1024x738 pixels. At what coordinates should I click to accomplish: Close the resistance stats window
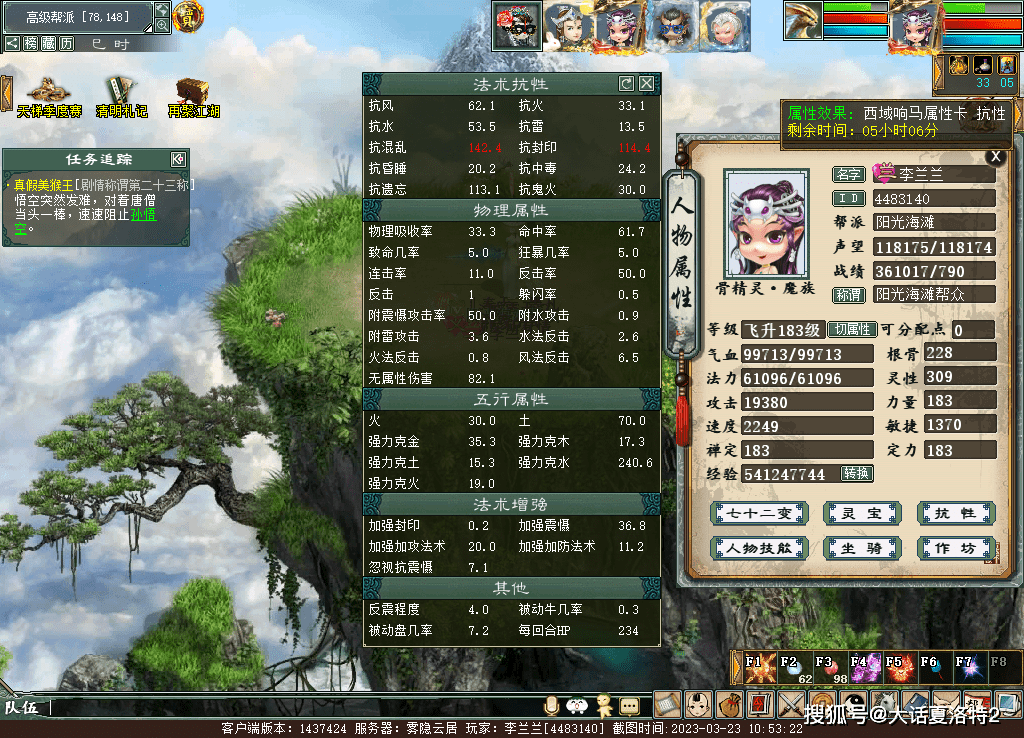tap(647, 84)
